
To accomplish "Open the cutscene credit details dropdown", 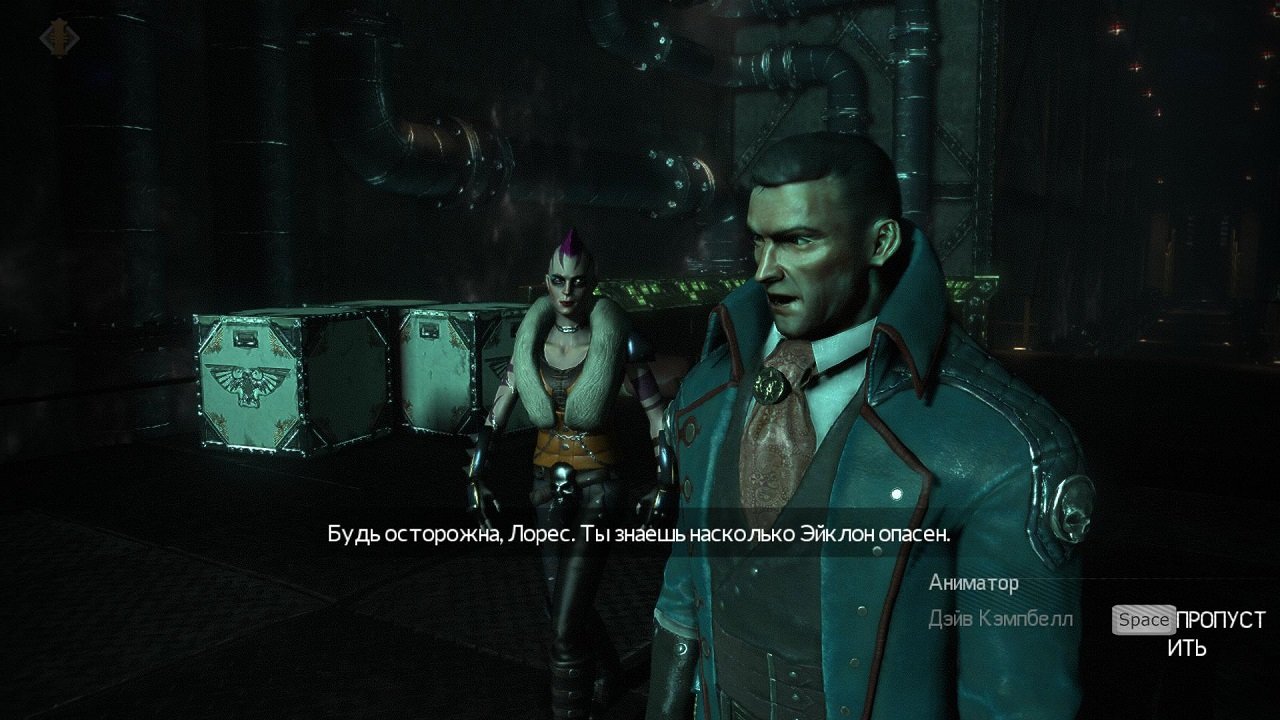I will coord(990,600).
